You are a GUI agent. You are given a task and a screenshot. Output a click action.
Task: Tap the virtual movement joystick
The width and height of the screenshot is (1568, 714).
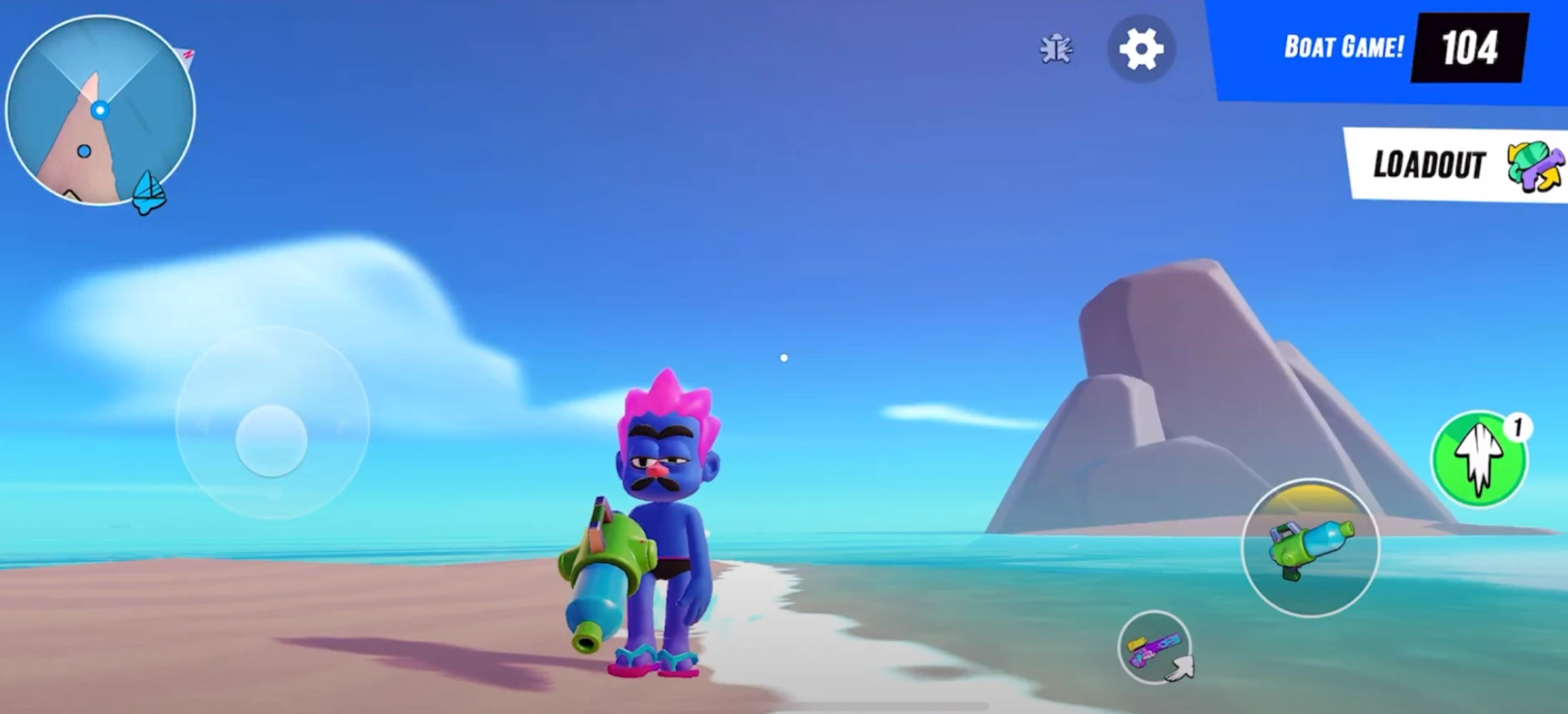click(x=272, y=441)
